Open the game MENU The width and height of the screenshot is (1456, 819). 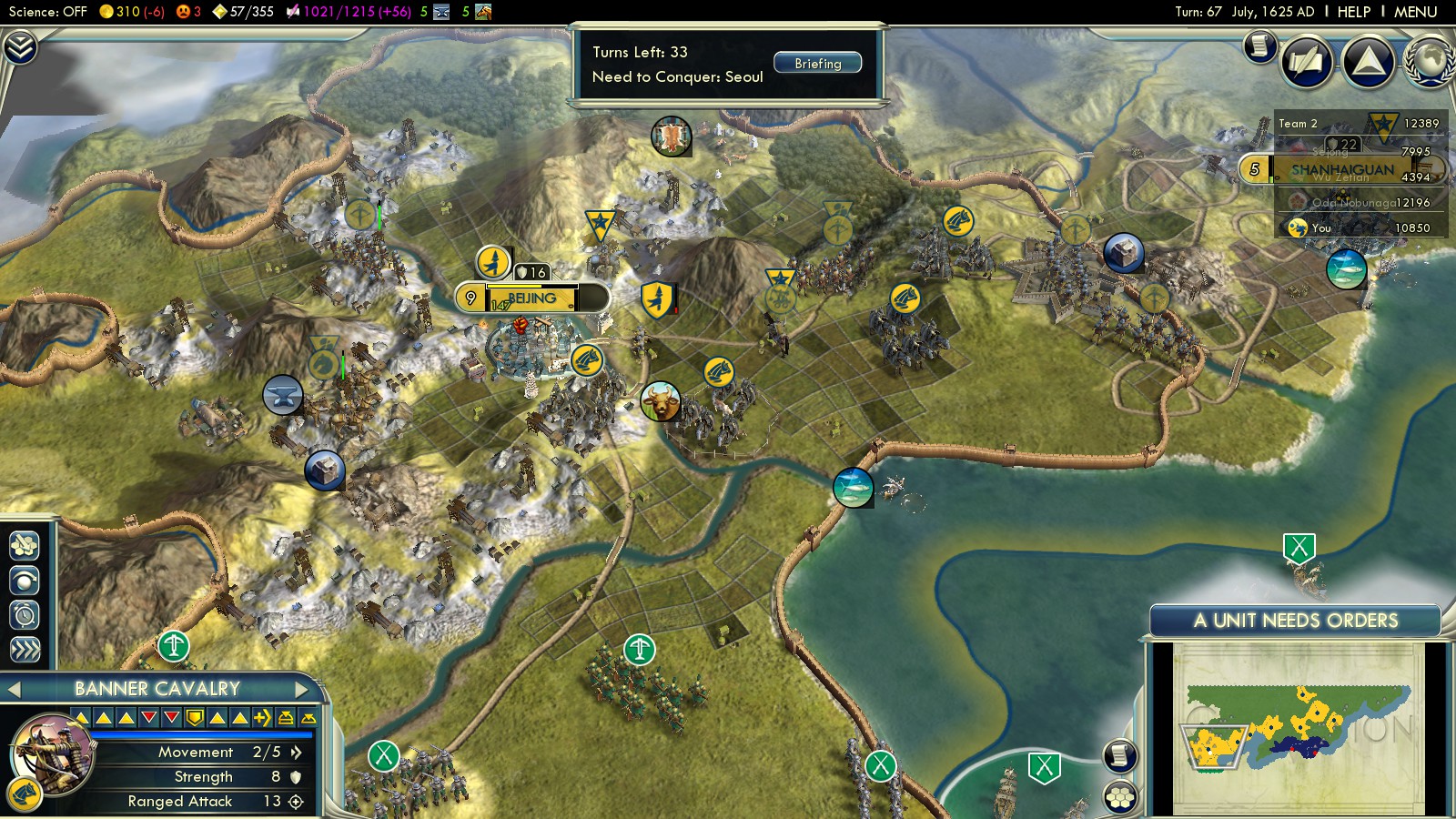click(1415, 12)
